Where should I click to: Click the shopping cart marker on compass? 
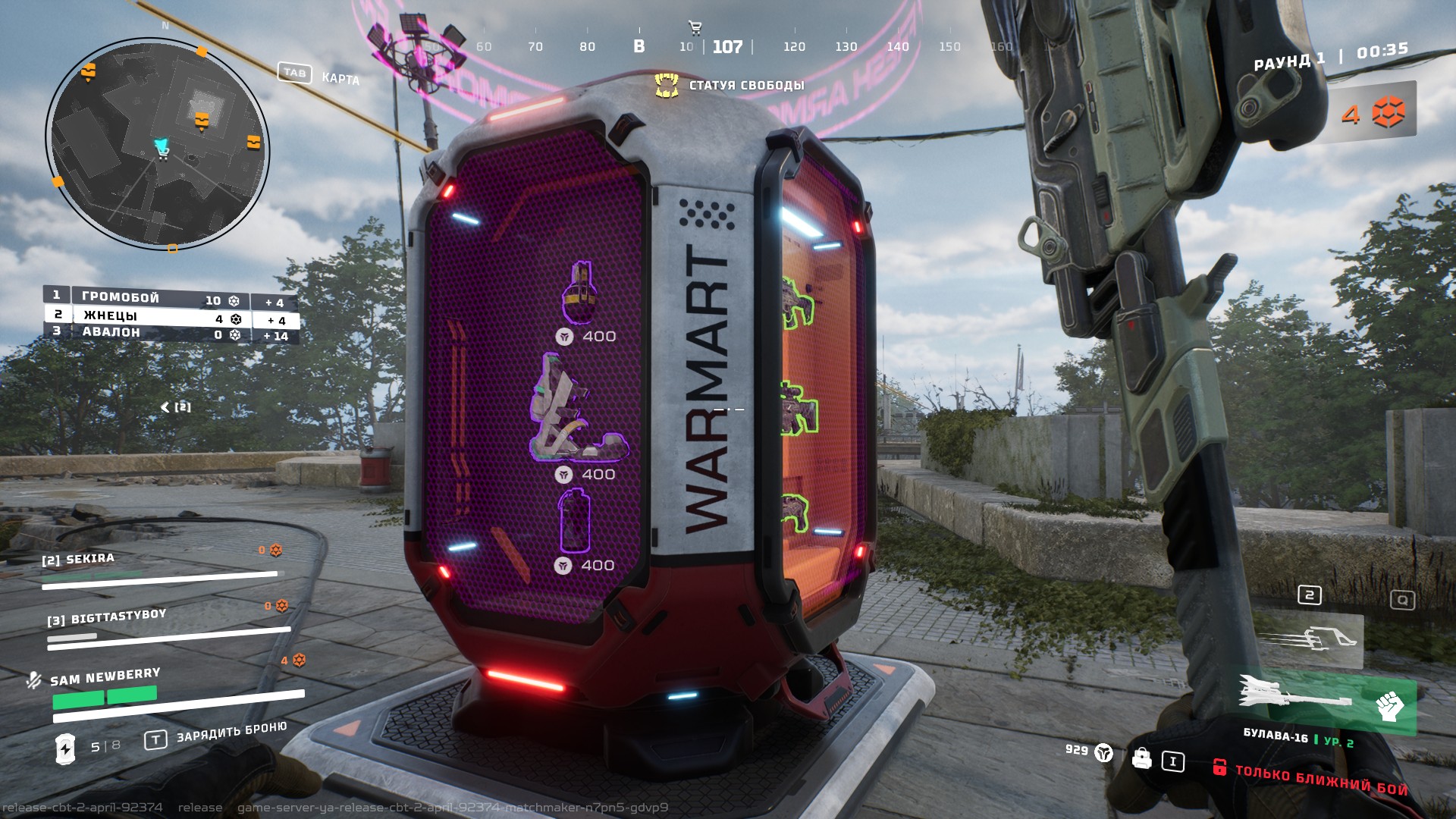(x=695, y=29)
